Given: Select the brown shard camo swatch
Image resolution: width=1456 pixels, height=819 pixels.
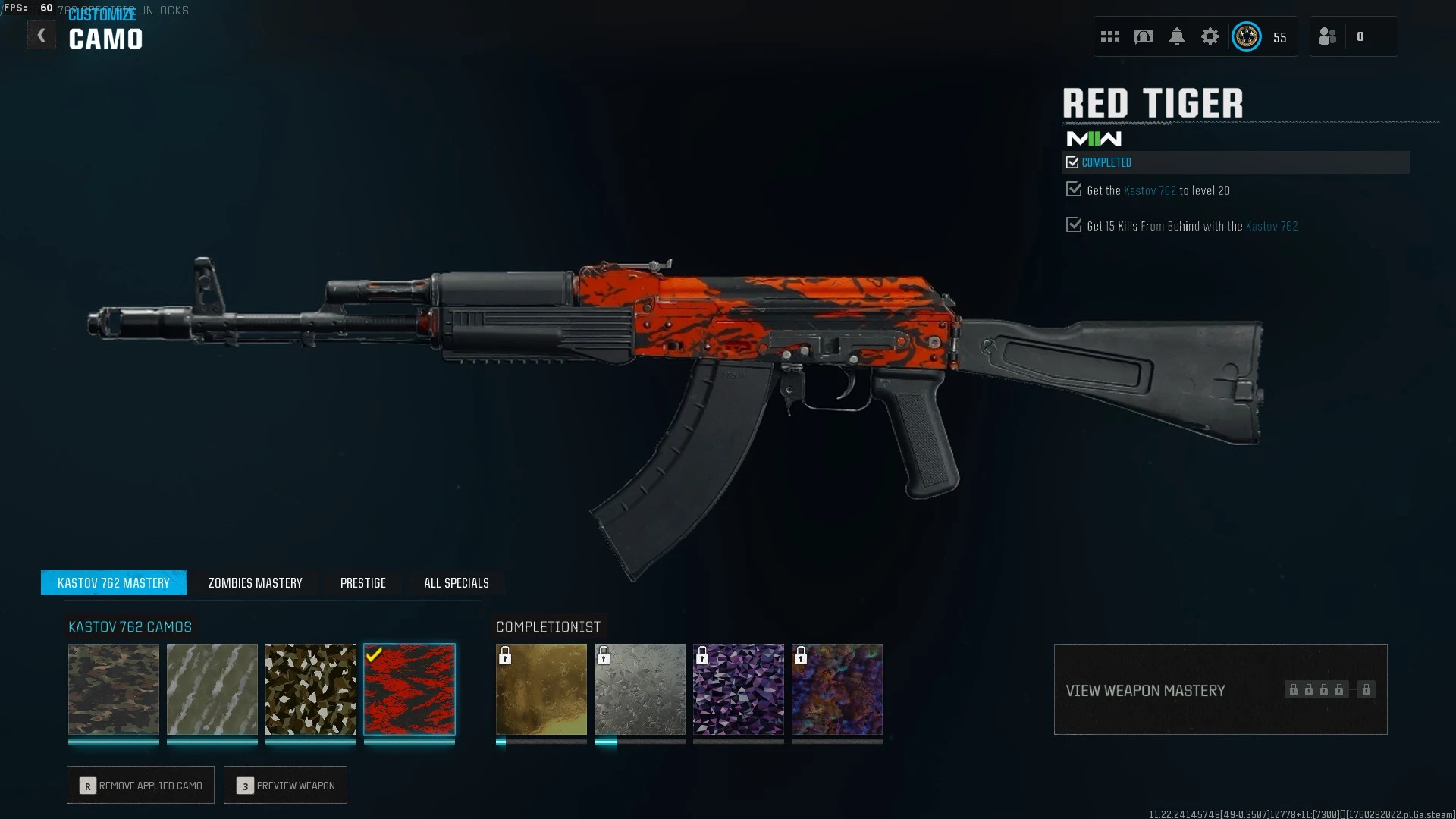Looking at the screenshot, I should point(311,689).
